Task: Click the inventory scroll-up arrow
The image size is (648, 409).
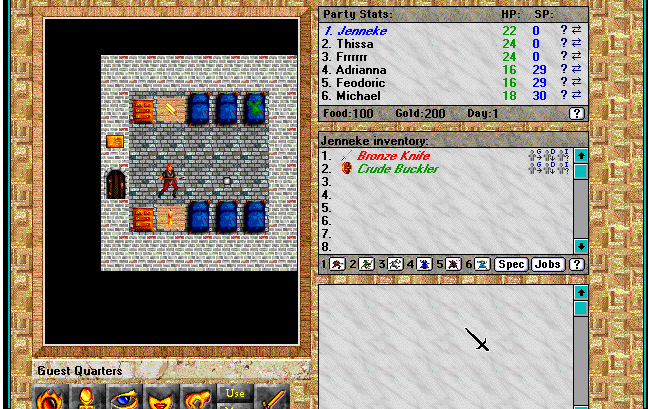Action: click(x=580, y=156)
